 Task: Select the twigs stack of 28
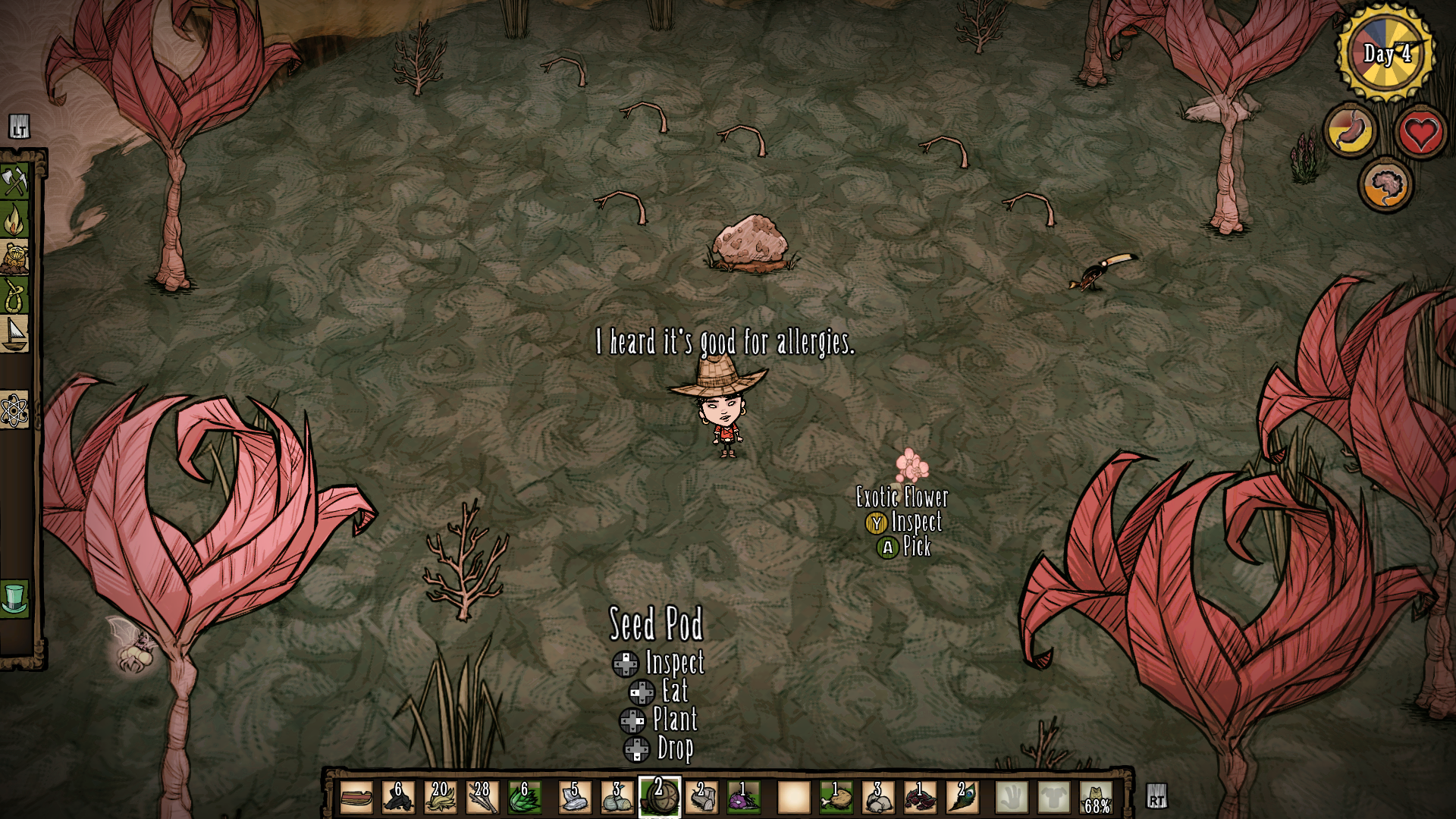482,798
